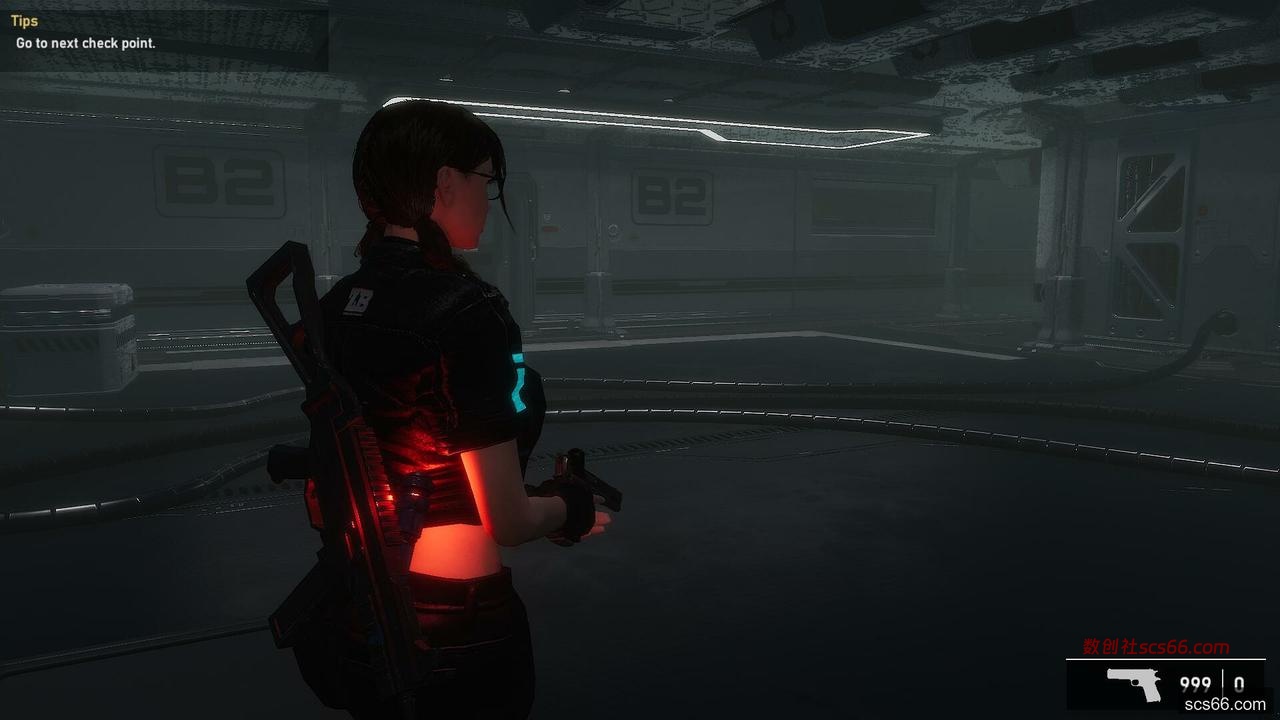Screen dimensions: 1280x720
Task: Select the pistol weapon icon
Action: click(1134, 685)
